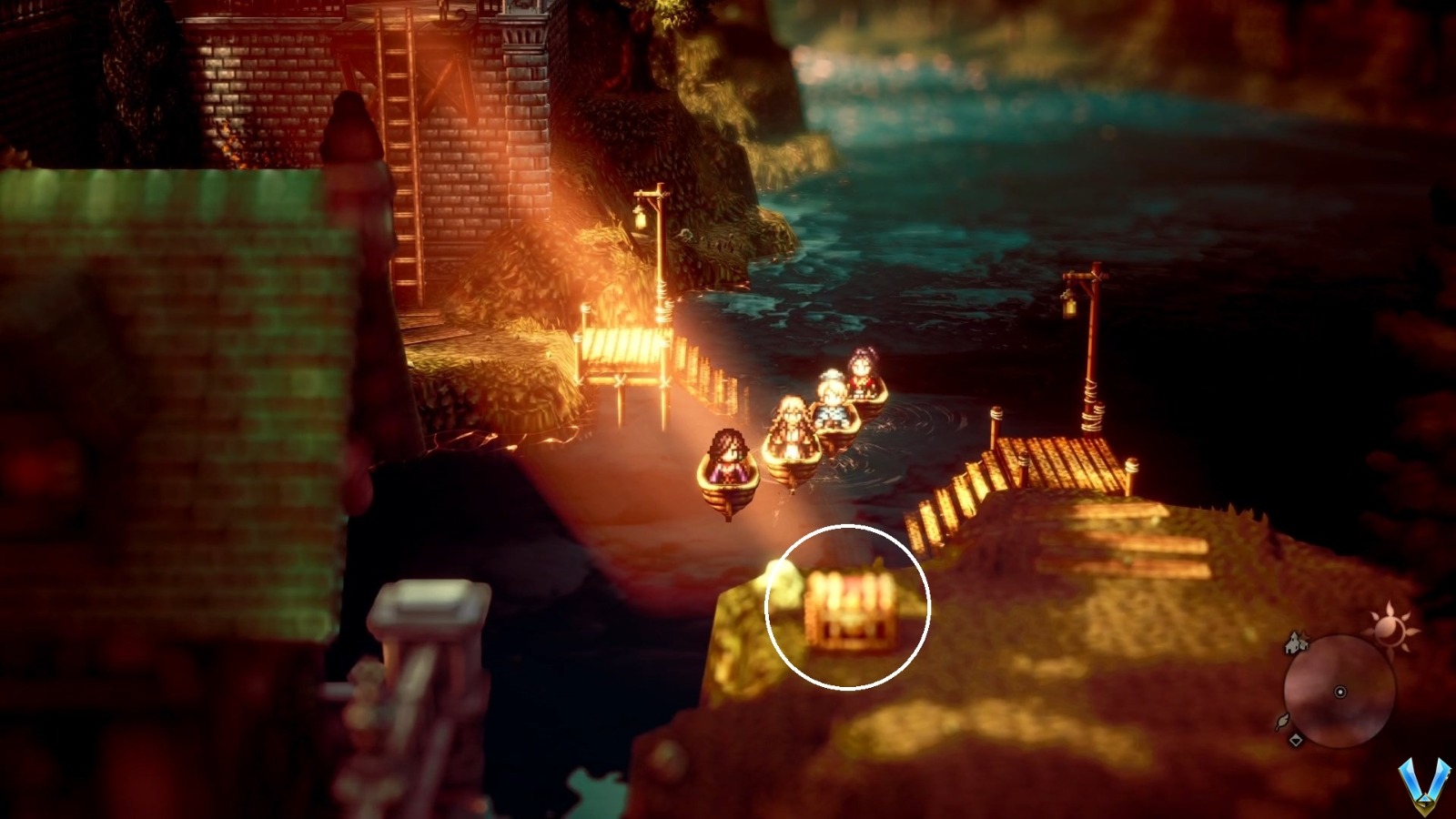Click the wooden dock on the right shore
The width and height of the screenshot is (1456, 819).
coord(1056,460)
